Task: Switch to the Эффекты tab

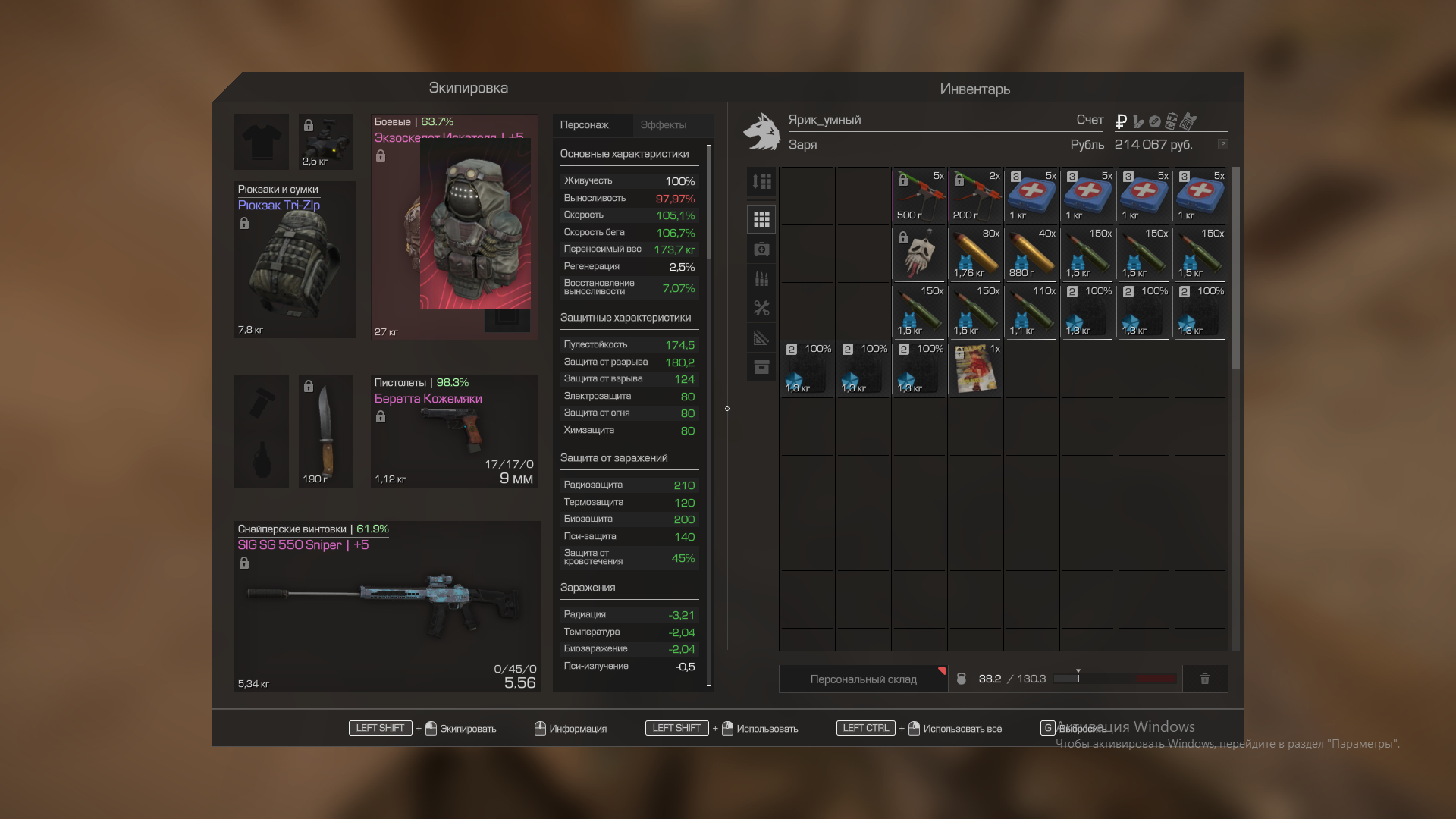Action: click(663, 125)
